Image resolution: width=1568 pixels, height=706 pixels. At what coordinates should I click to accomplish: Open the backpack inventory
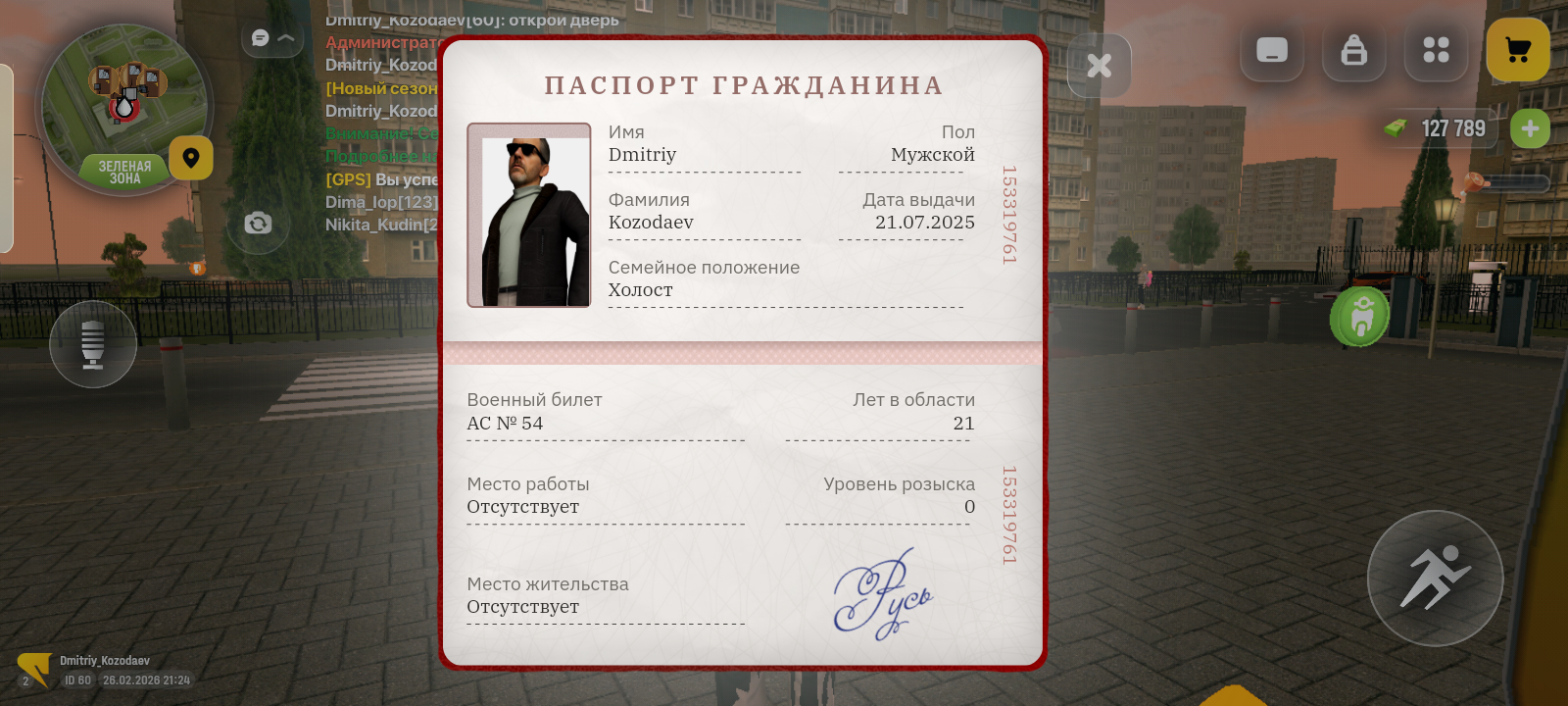click(1353, 51)
